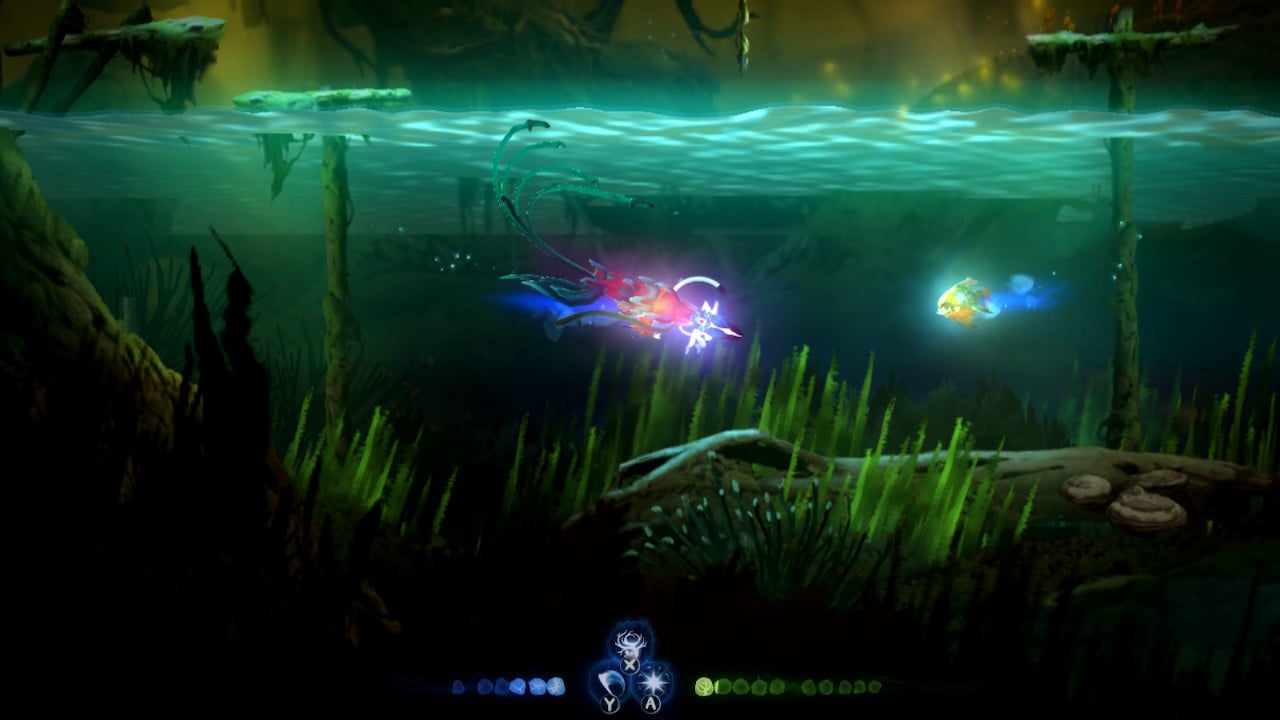Image resolution: width=1280 pixels, height=720 pixels.
Task: Use the starburst flash ability icon
Action: pyautogui.click(x=652, y=682)
